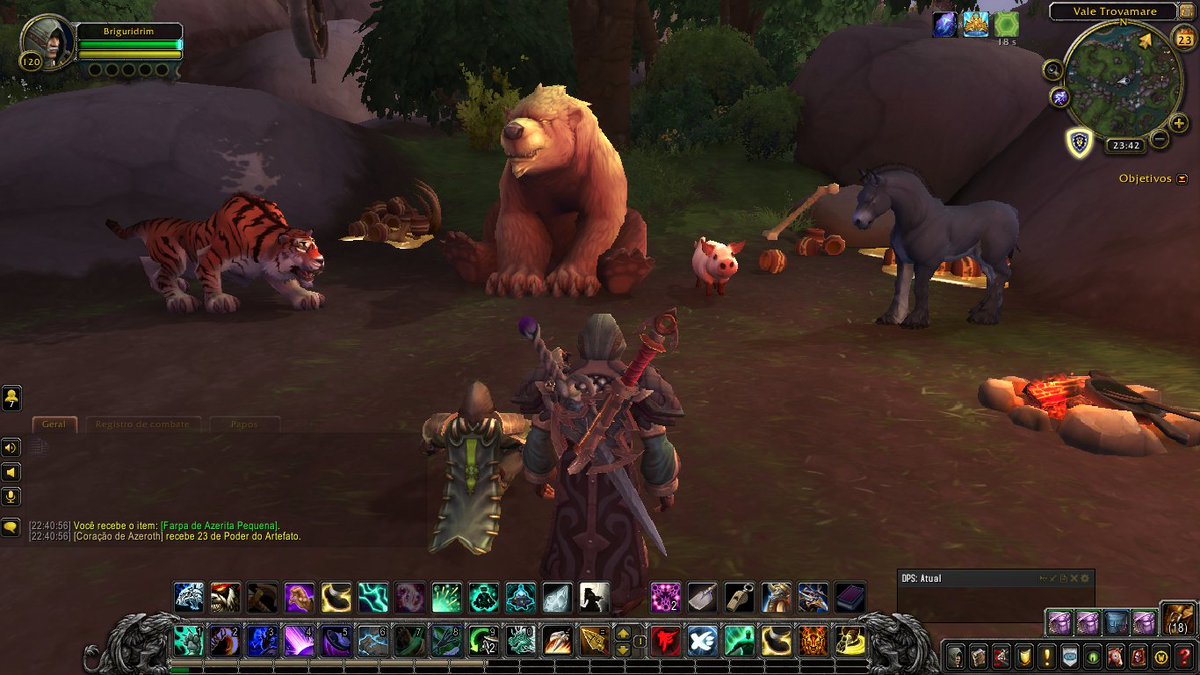Open the character info micro menu button
This screenshot has width=1200, height=675.
(956, 657)
